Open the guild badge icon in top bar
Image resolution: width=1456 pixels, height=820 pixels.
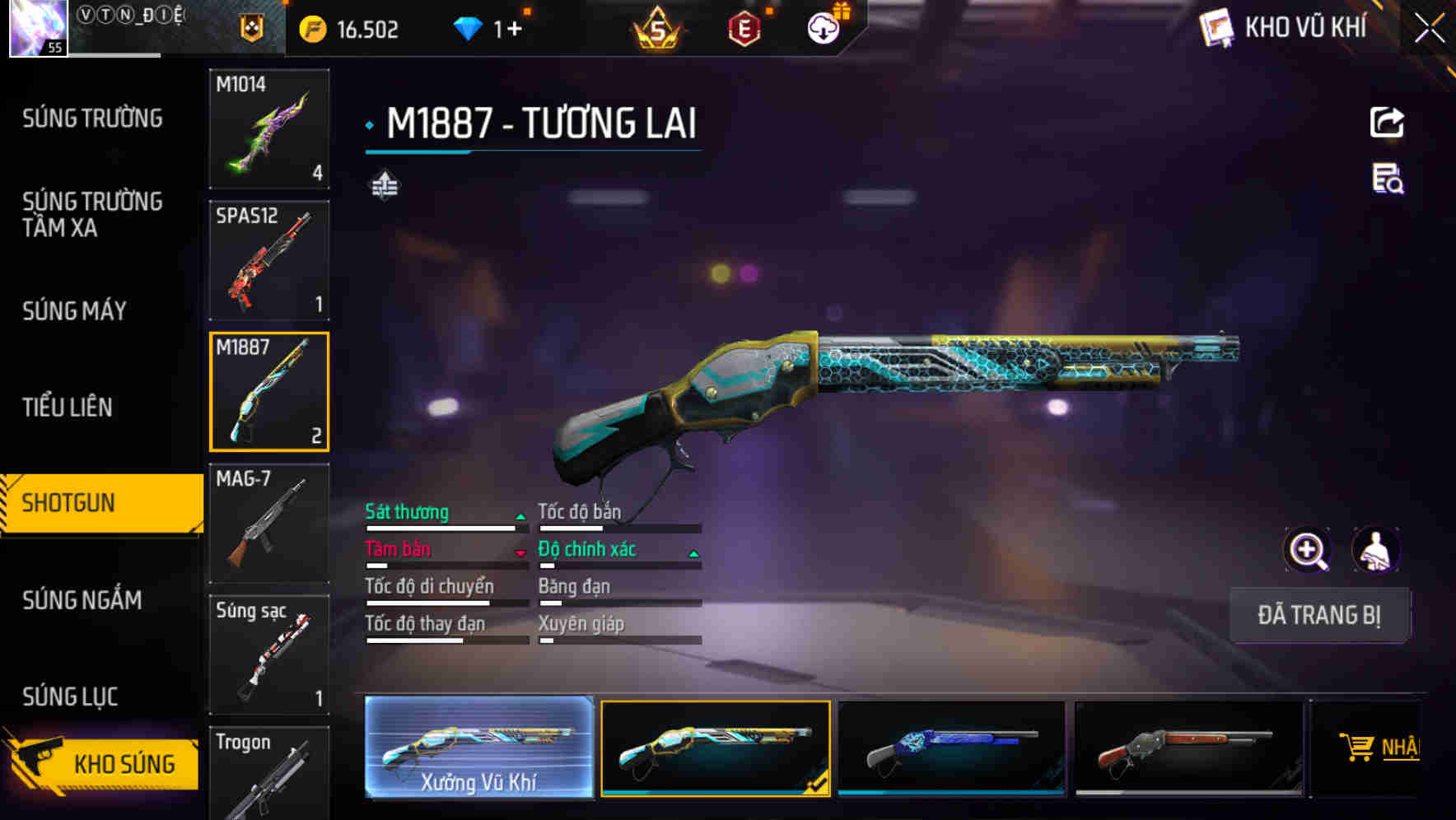pos(251,27)
